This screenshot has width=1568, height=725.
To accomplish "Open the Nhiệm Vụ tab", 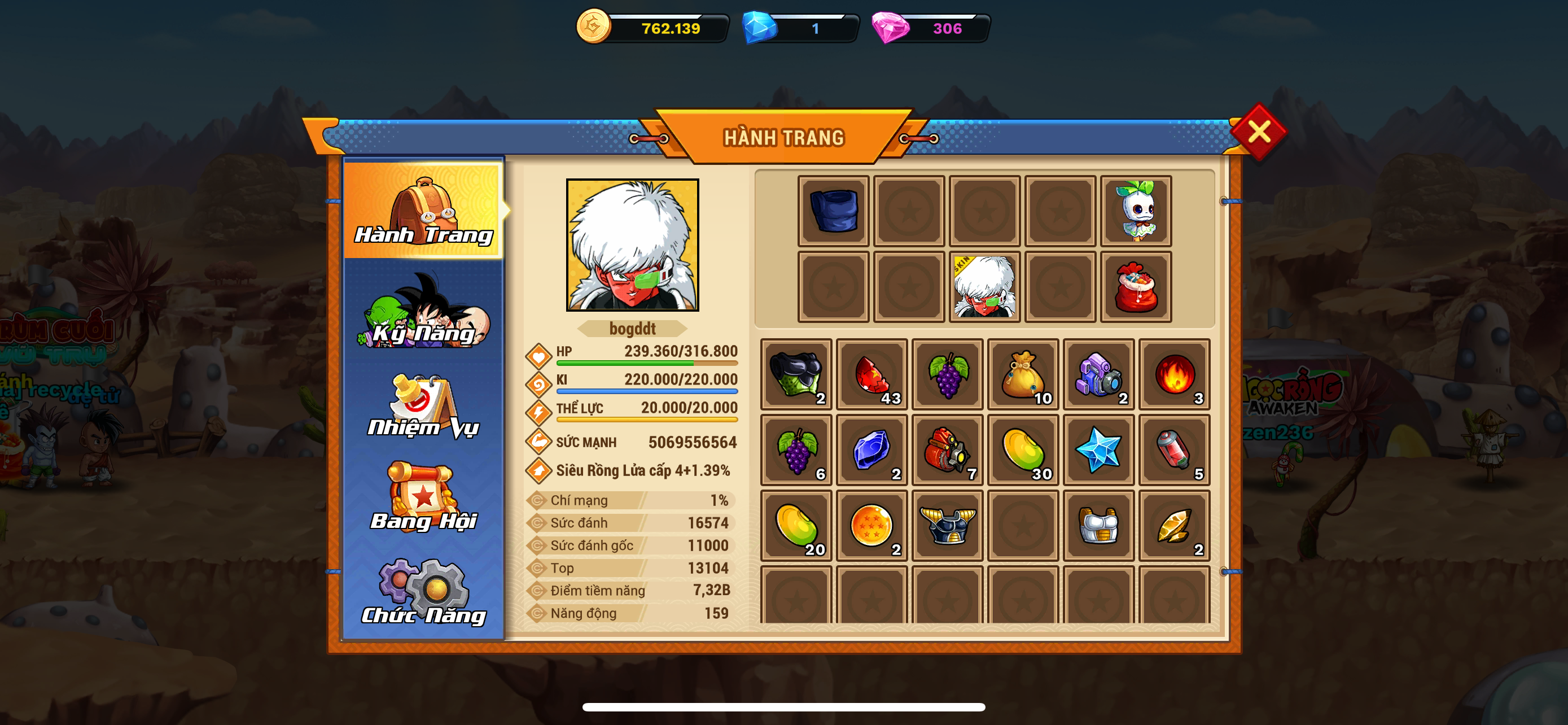I will pyautogui.click(x=424, y=406).
